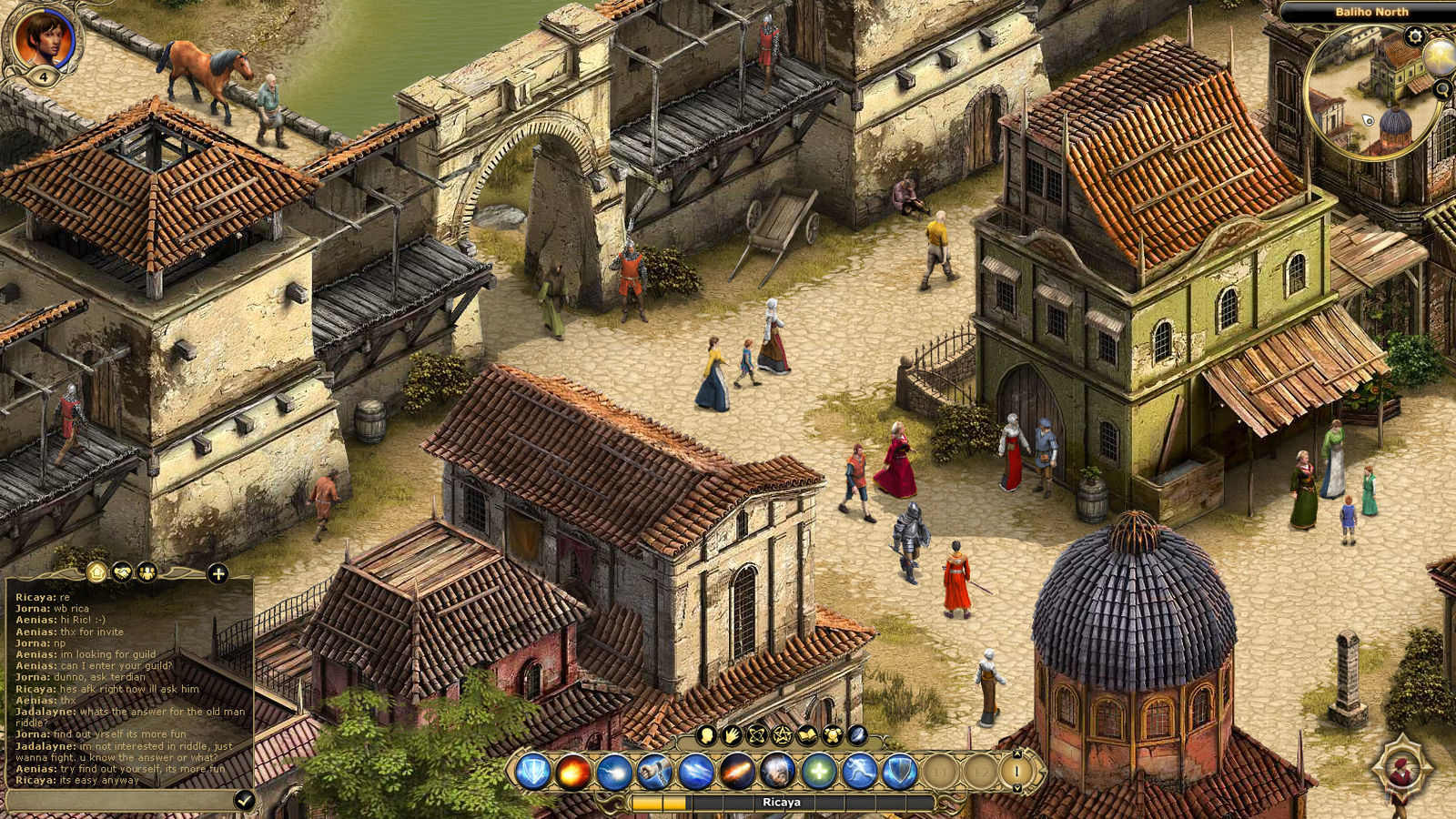This screenshot has width=1456, height=819.
Task: Open settings via the minimap gear icon
Action: (1414, 36)
